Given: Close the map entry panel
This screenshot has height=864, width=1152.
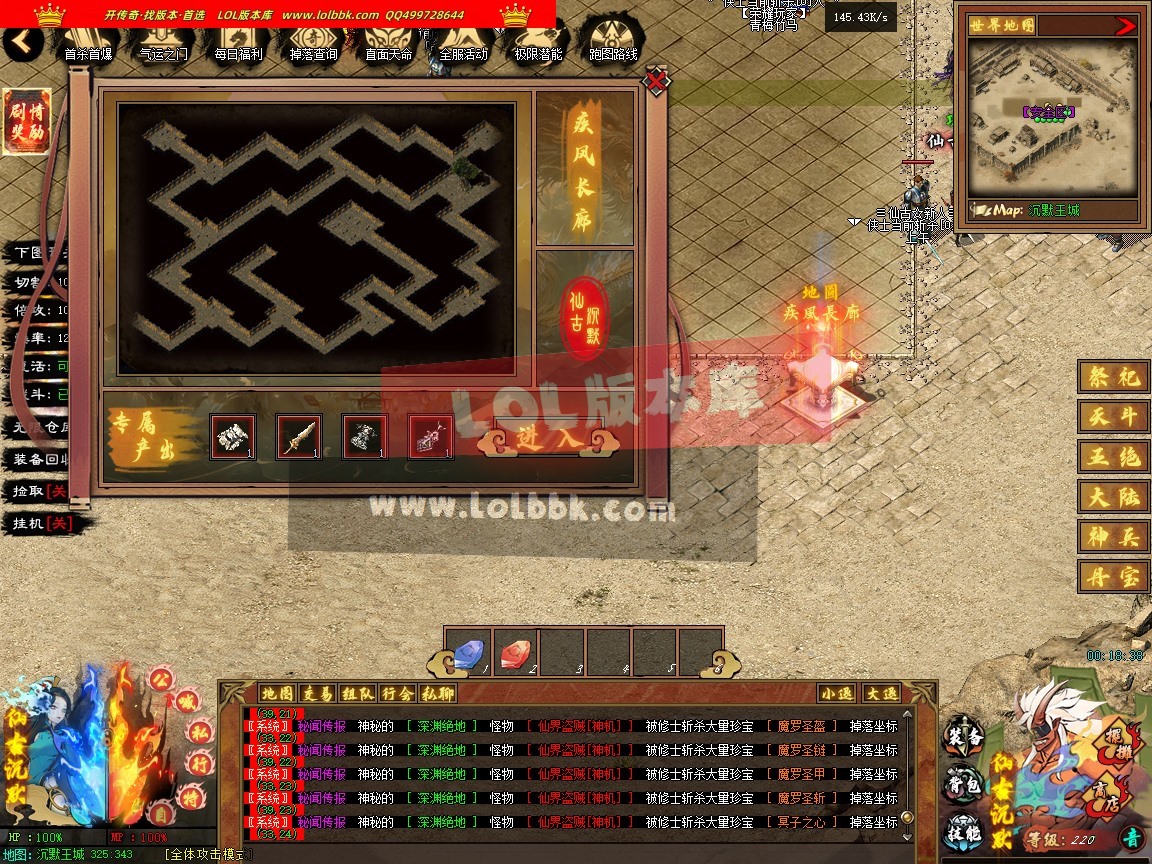Looking at the screenshot, I should click(x=656, y=80).
